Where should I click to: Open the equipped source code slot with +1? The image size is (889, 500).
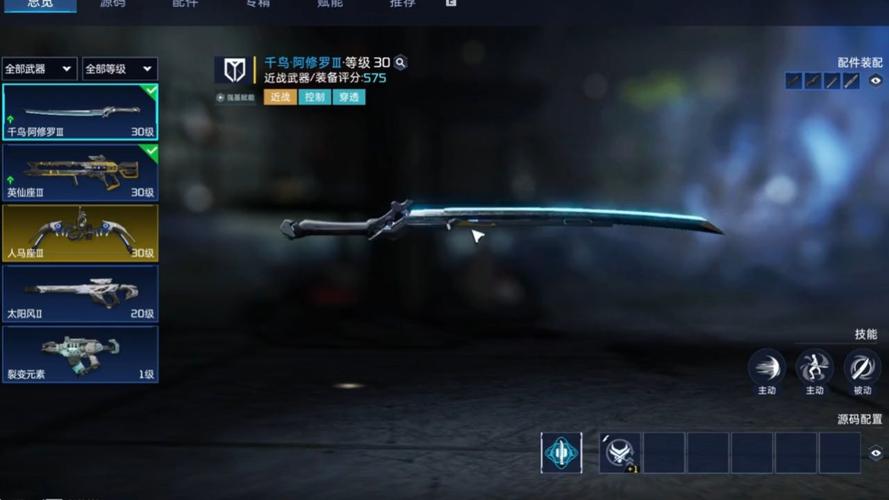tap(620, 453)
